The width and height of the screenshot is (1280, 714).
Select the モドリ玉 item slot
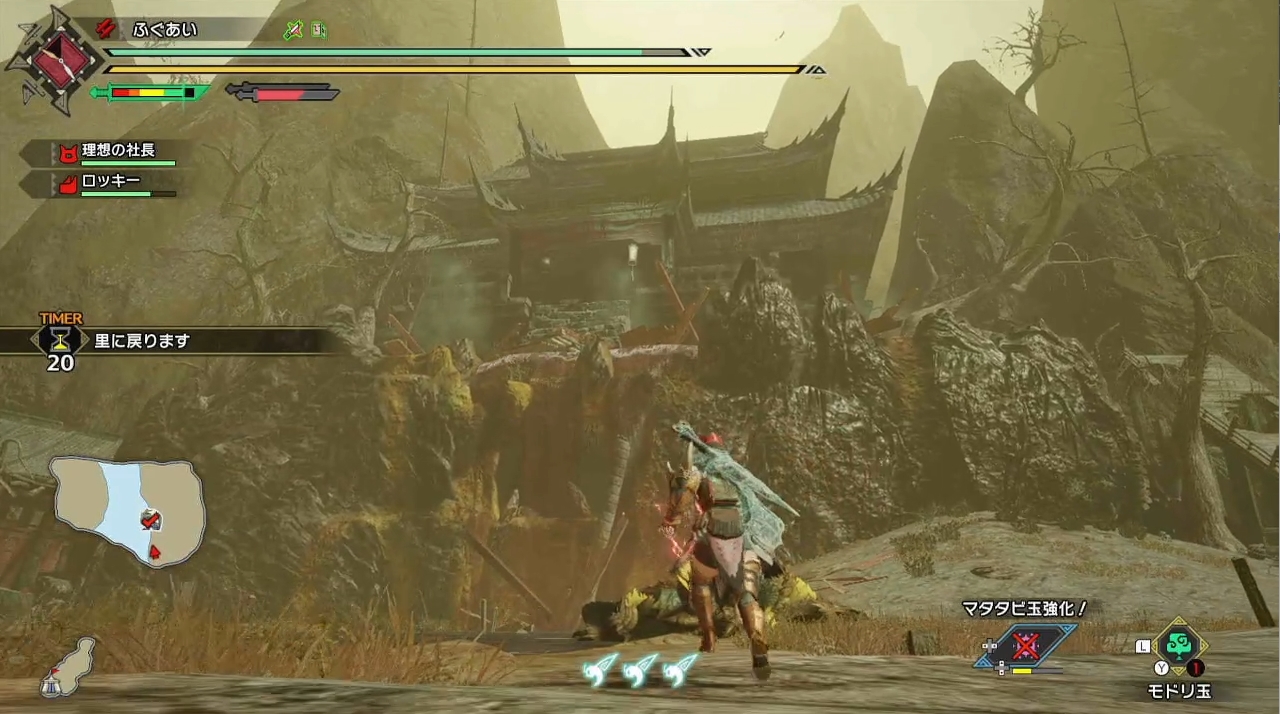1178,649
